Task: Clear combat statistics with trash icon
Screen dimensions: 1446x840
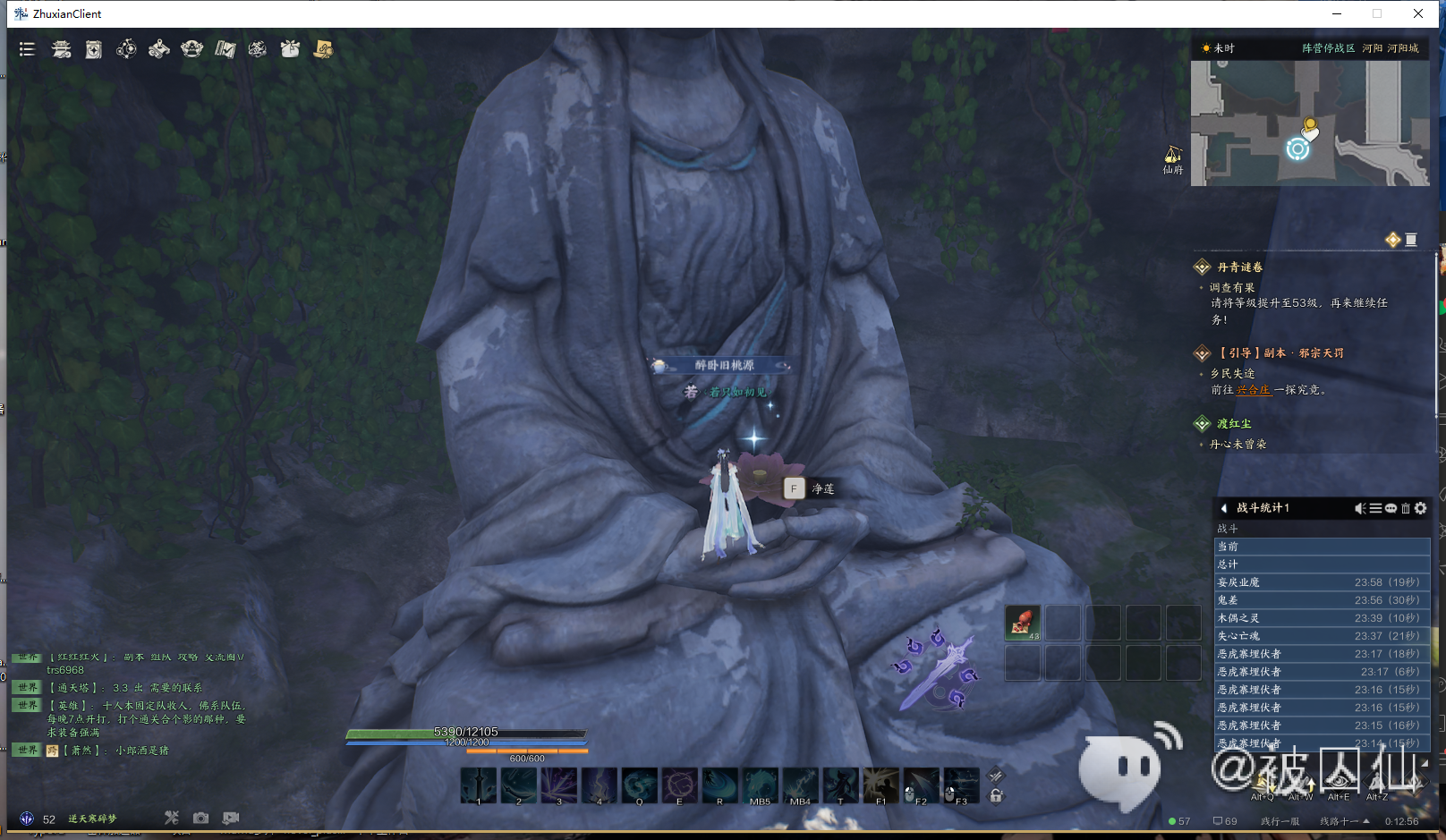Action: tap(1406, 508)
